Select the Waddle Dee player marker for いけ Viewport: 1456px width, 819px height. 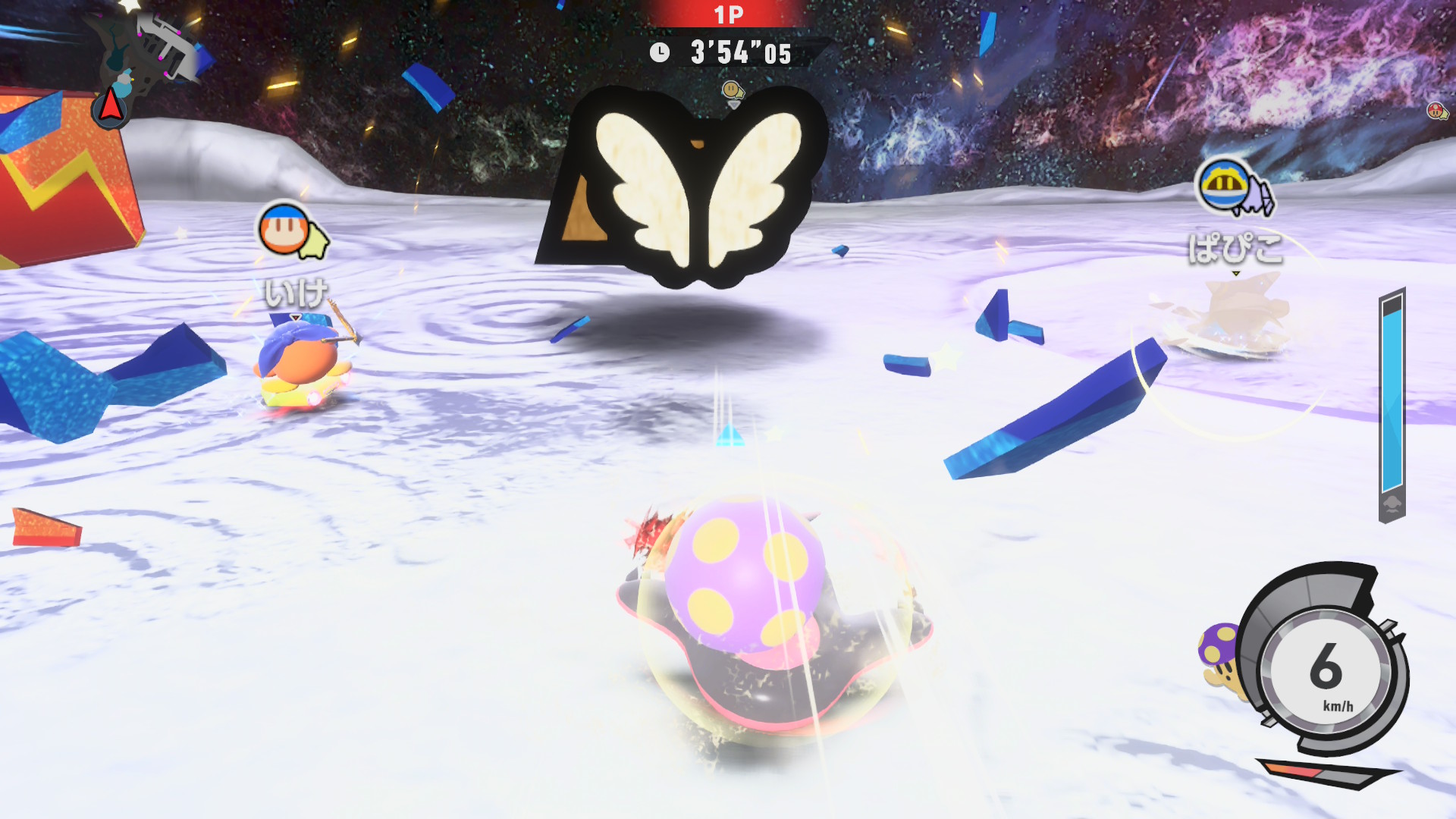tap(284, 229)
